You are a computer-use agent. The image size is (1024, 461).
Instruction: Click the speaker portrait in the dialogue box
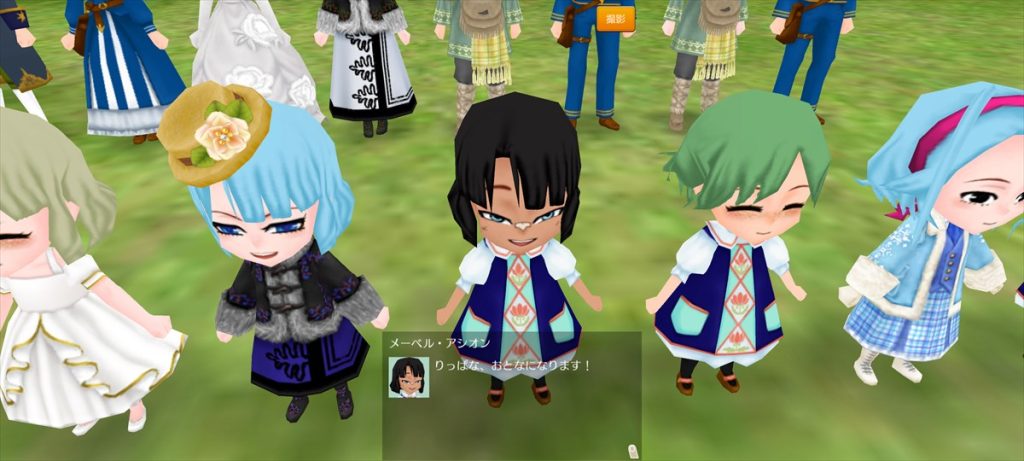click(408, 376)
